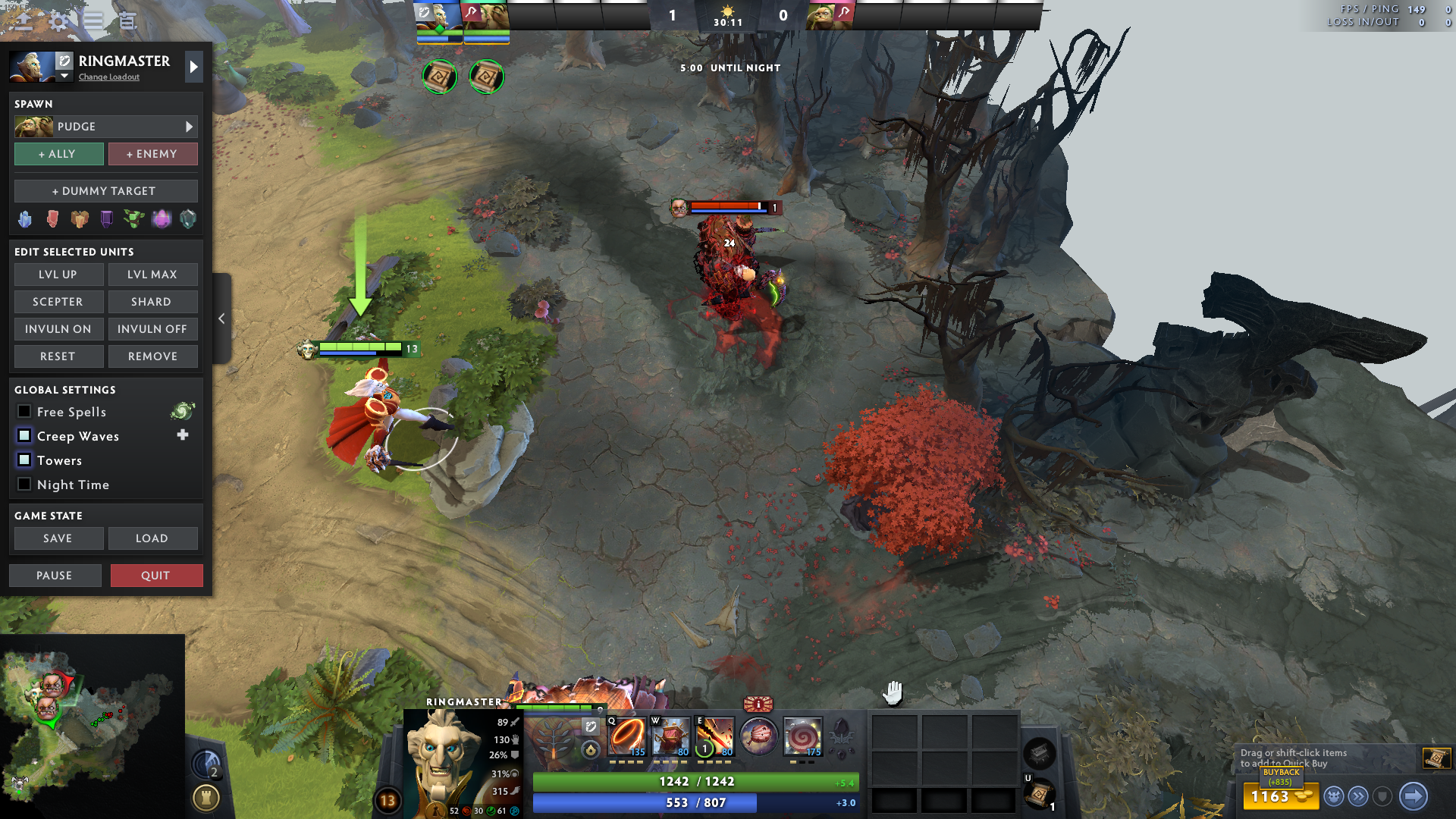1456x819 pixels.
Task: Level up the selected unit
Action: (58, 275)
